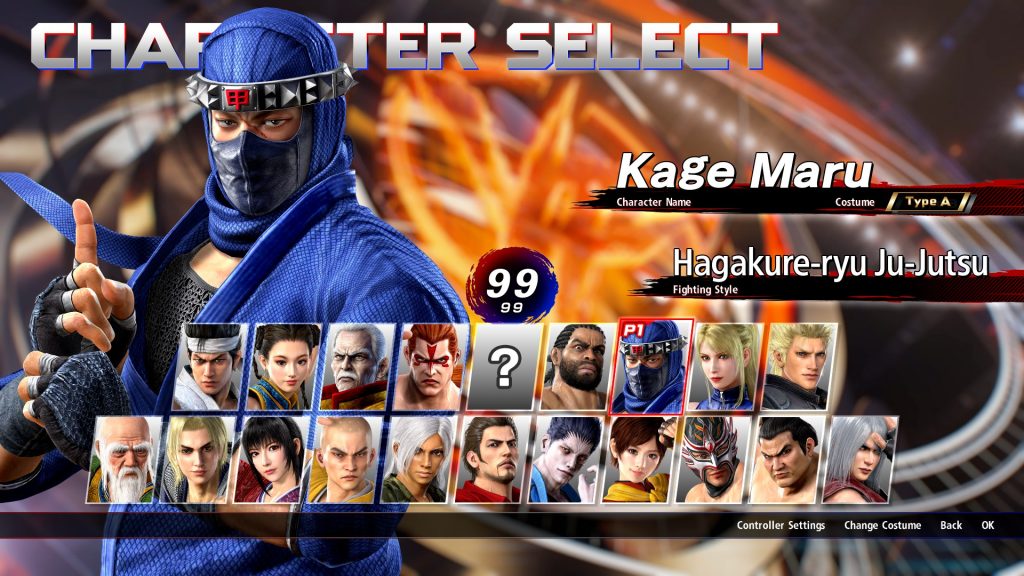1024x576 pixels.
Task: Choose the random question mark tile
Action: [x=506, y=367]
